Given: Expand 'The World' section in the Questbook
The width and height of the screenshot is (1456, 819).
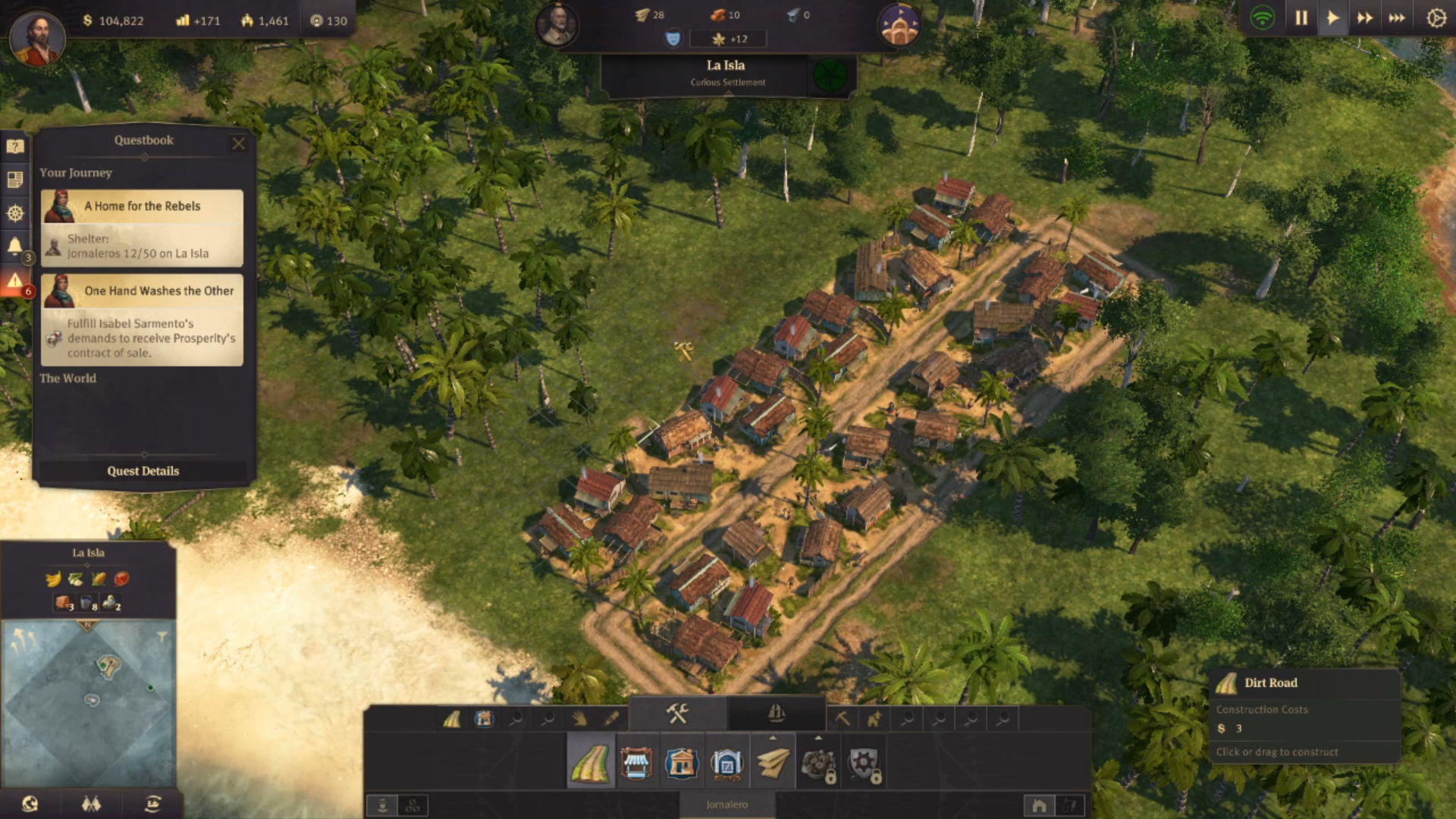Looking at the screenshot, I should click(x=68, y=378).
